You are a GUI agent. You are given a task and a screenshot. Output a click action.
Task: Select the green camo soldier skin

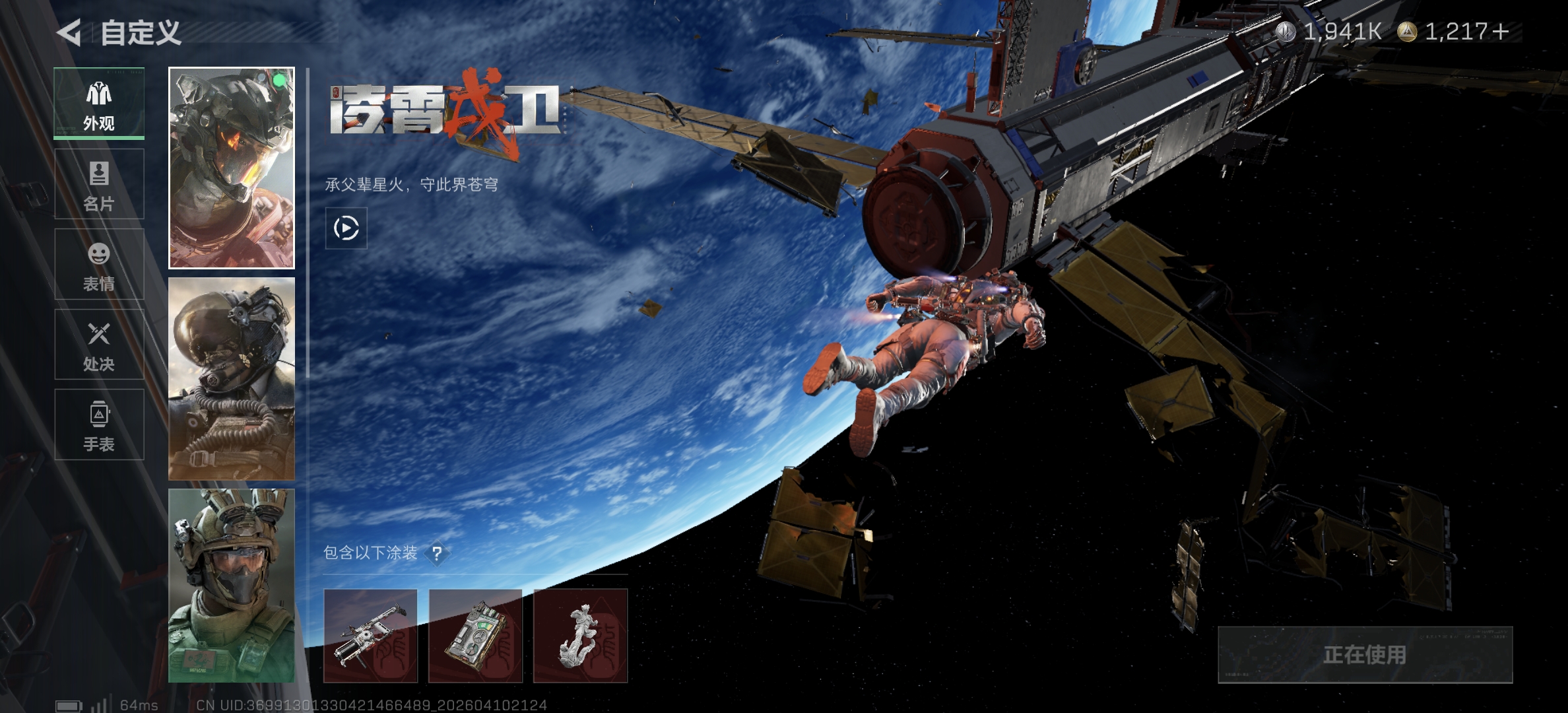pyautogui.click(x=232, y=586)
